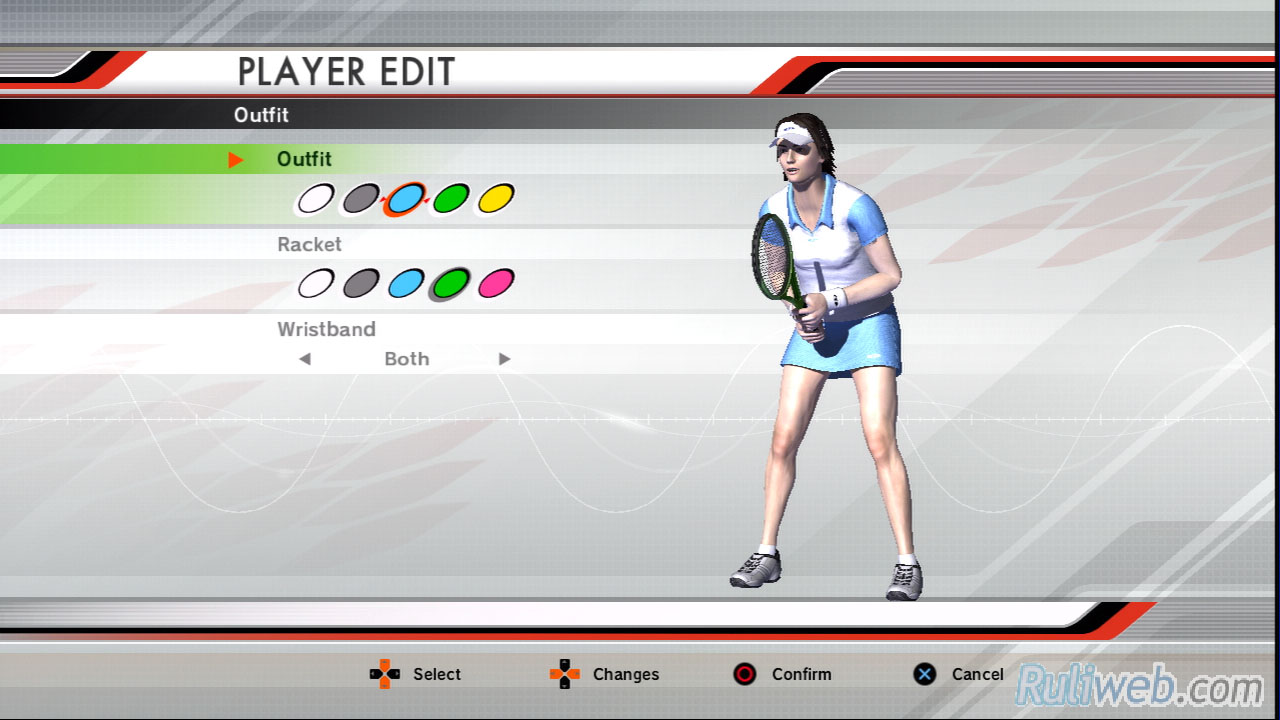Choose the white outfit color

[315, 199]
